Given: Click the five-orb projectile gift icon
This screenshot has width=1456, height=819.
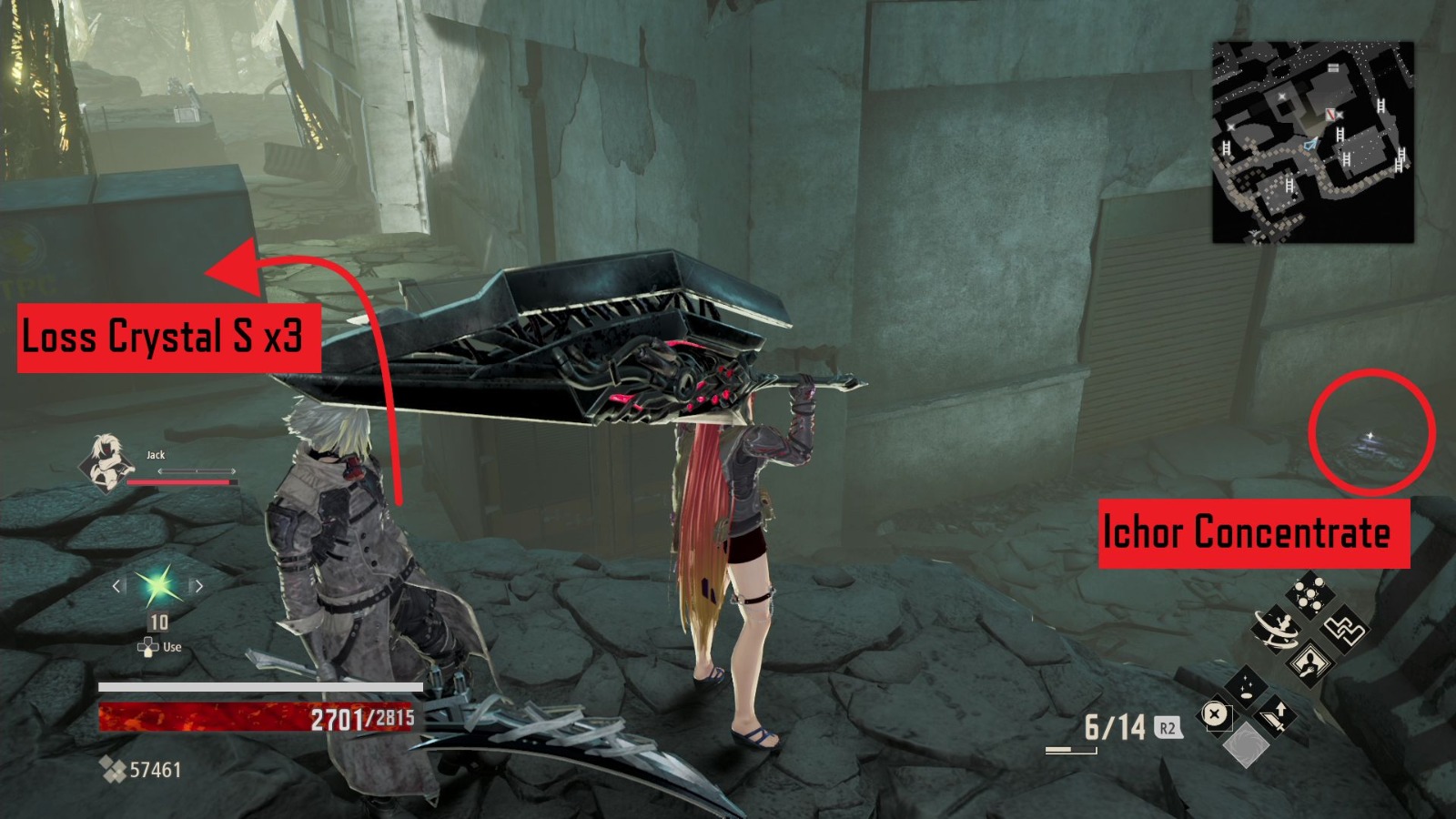Looking at the screenshot, I should [x=1310, y=592].
